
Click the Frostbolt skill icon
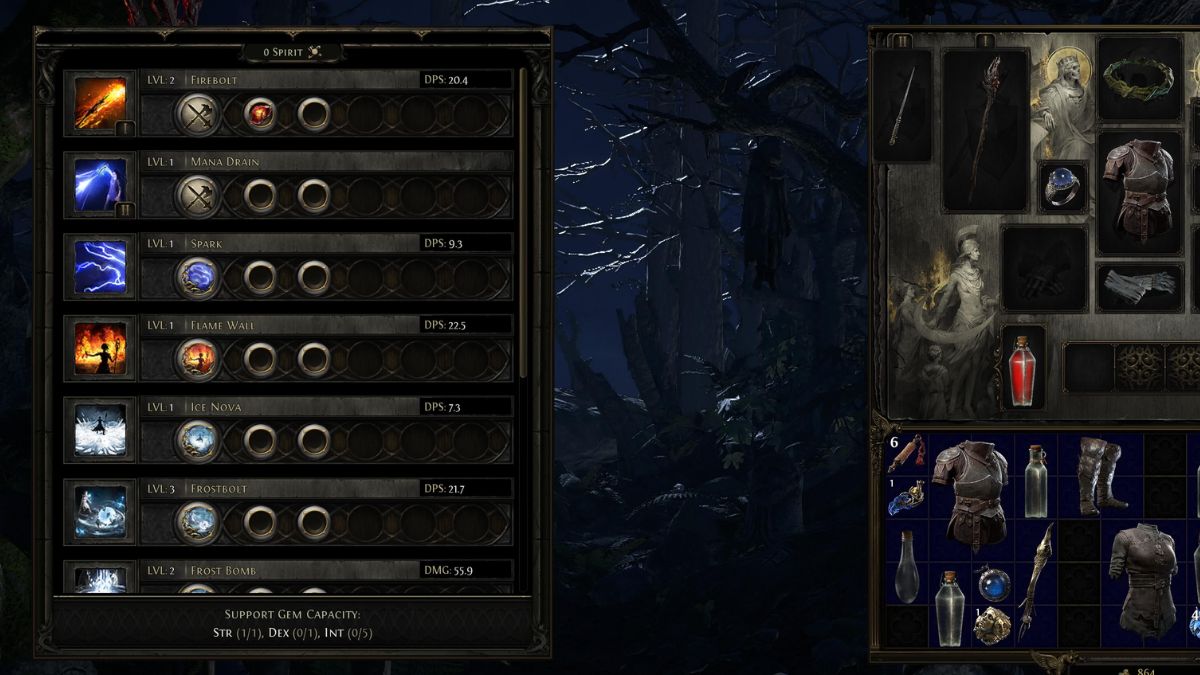coord(101,512)
